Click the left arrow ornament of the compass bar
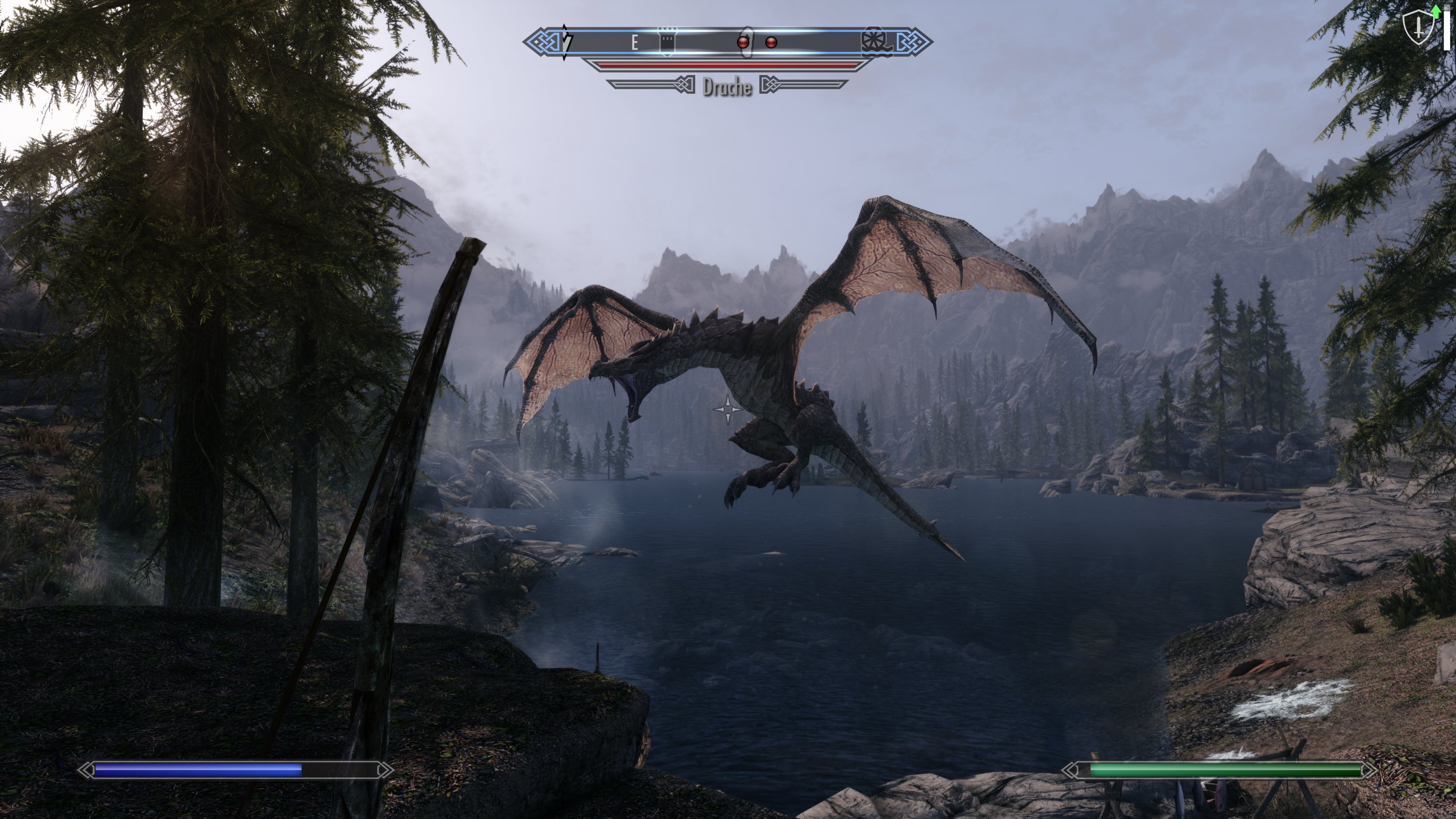Viewport: 1456px width, 819px height. 541,41
